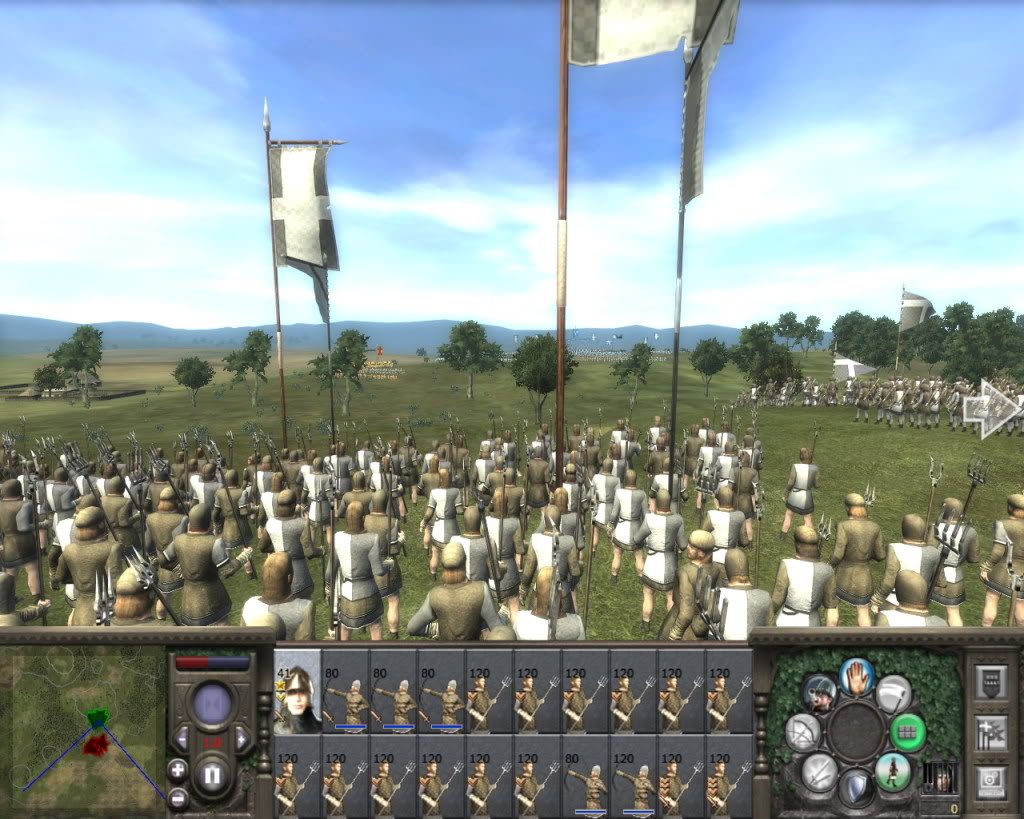This screenshot has height=819, width=1024.
Task: Click the camera button on the side panel
Action: pyautogui.click(x=991, y=780)
